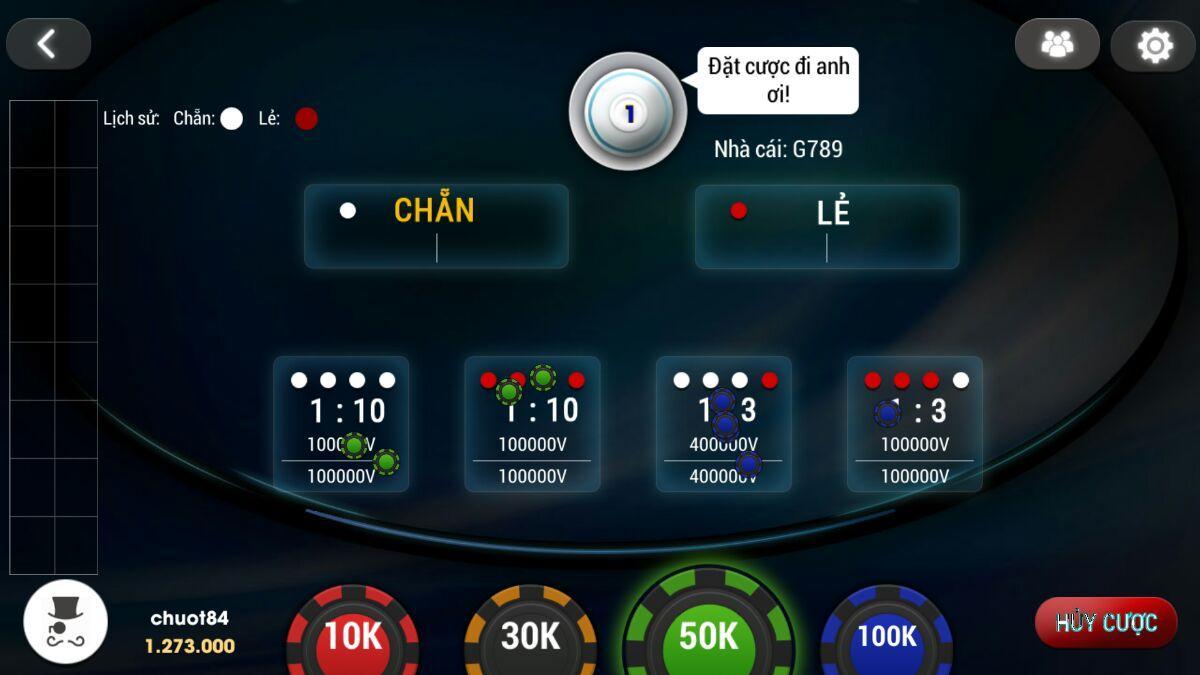The width and height of the screenshot is (1200, 675).
Task: Pick the 50K green chip
Action: (708, 632)
